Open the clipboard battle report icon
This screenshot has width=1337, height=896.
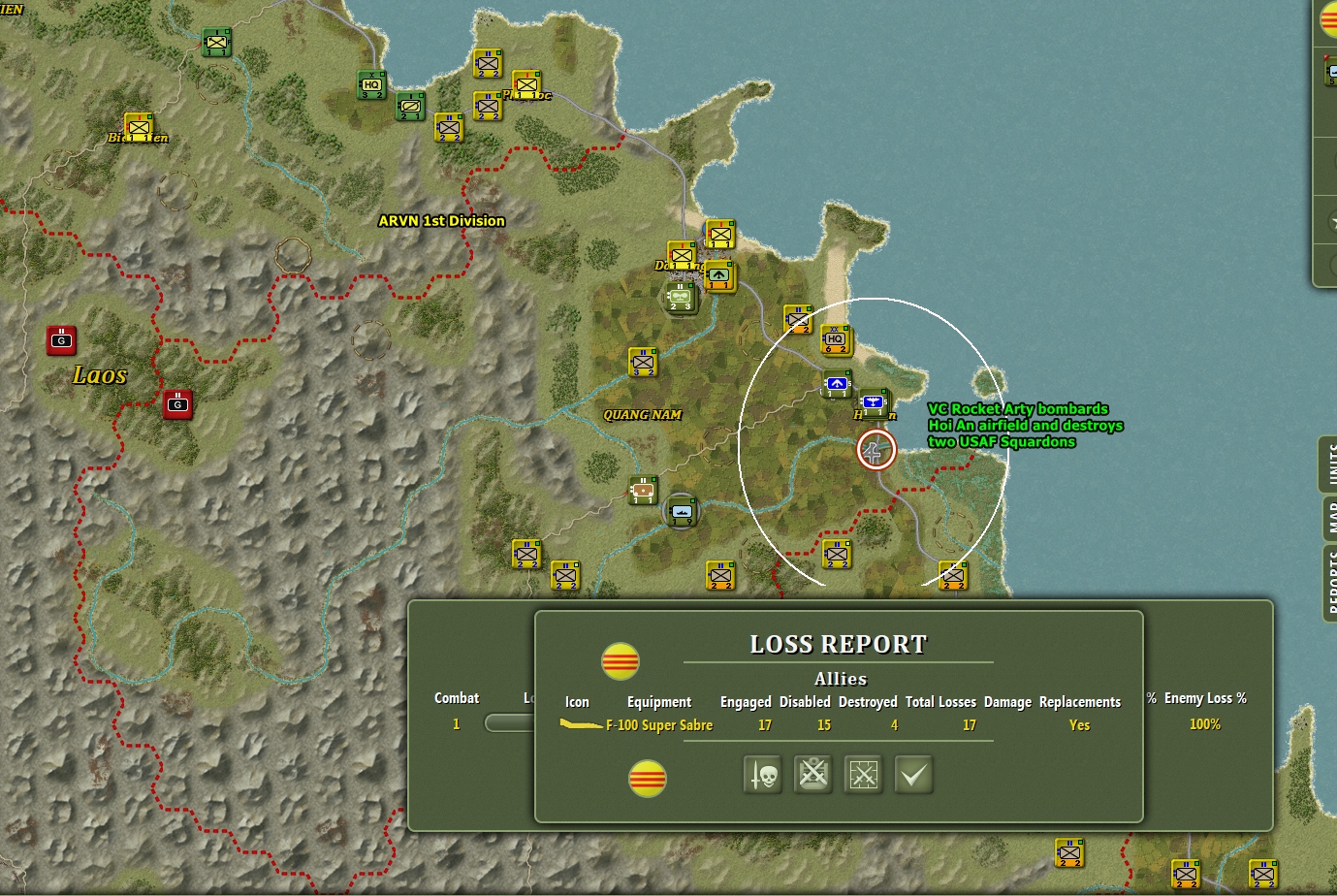[x=812, y=775]
